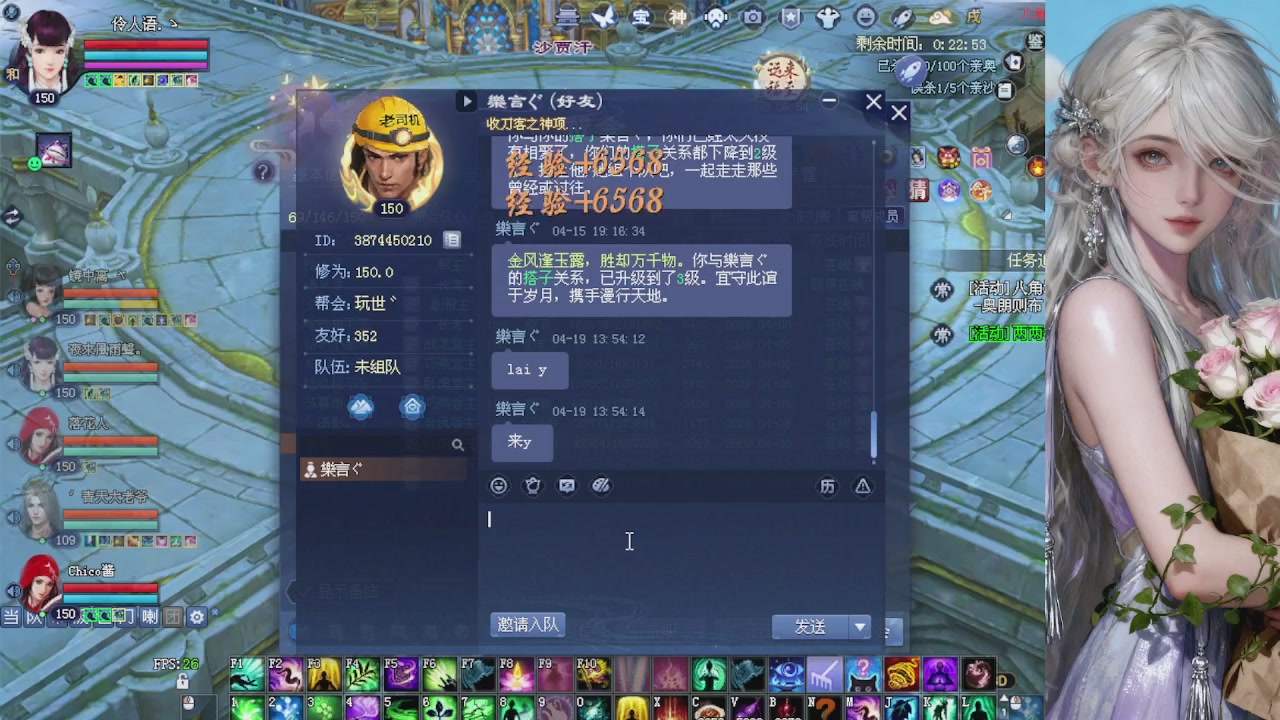Click the rocket icon on the top toolbar
The width and height of the screenshot is (1280, 720).
coord(901,16)
